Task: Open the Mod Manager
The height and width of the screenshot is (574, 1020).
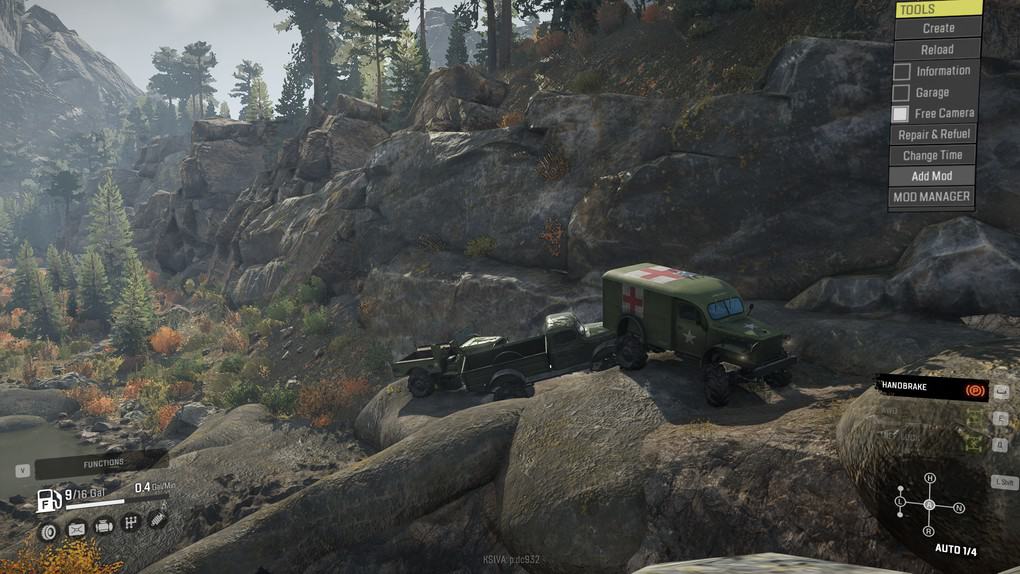Action: point(931,197)
